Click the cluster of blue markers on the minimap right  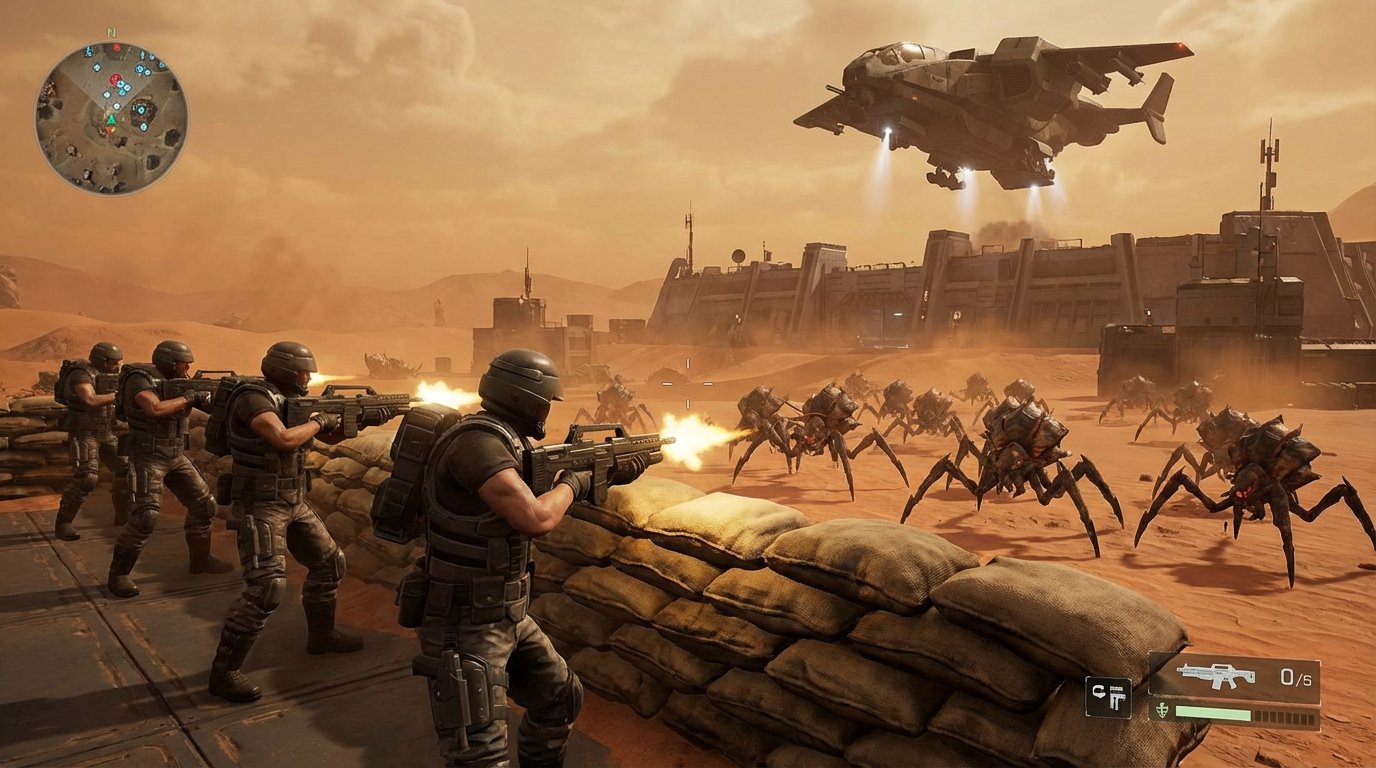pyautogui.click(x=142, y=69)
